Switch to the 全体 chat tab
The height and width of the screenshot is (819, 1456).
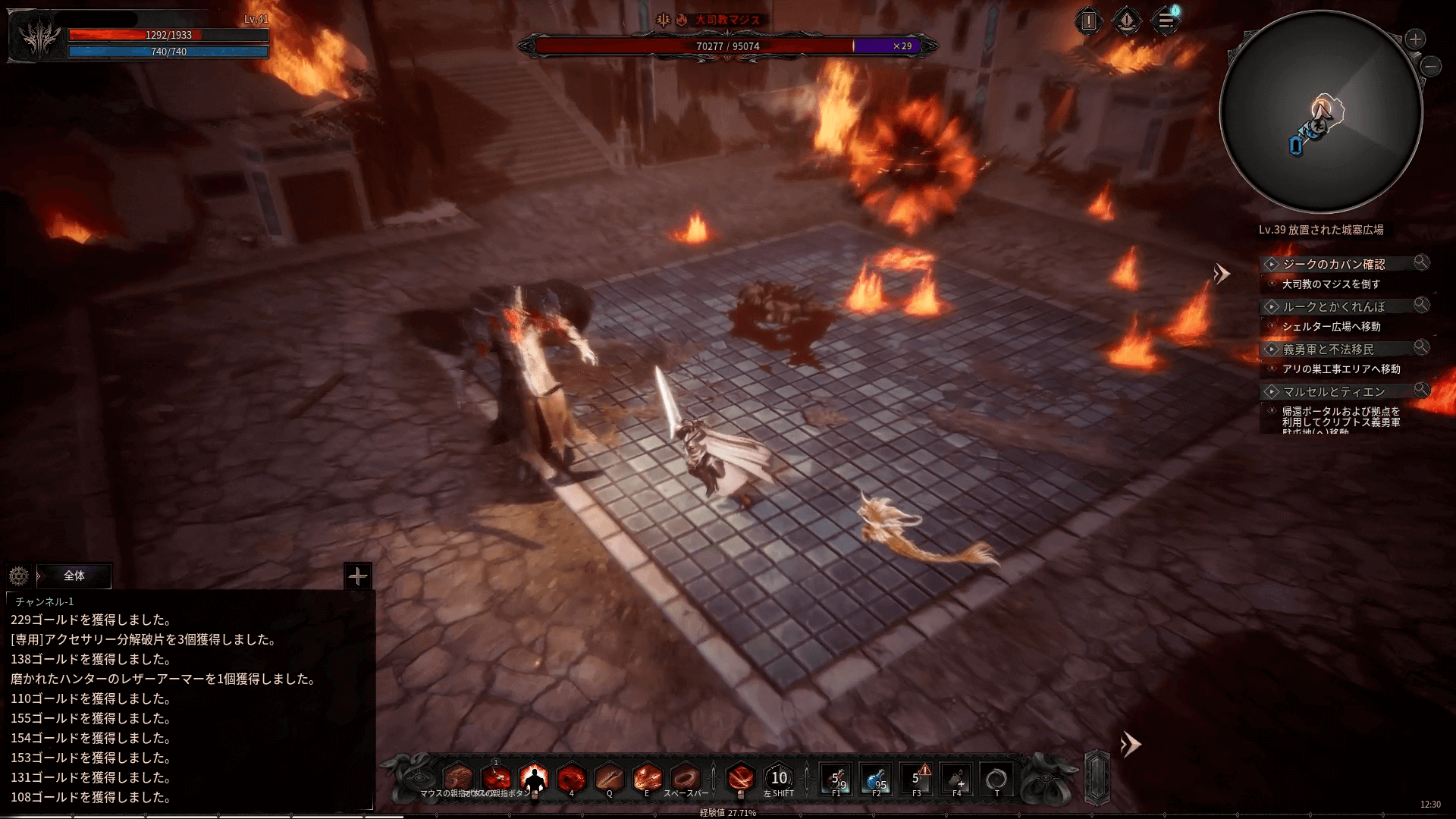(74, 576)
